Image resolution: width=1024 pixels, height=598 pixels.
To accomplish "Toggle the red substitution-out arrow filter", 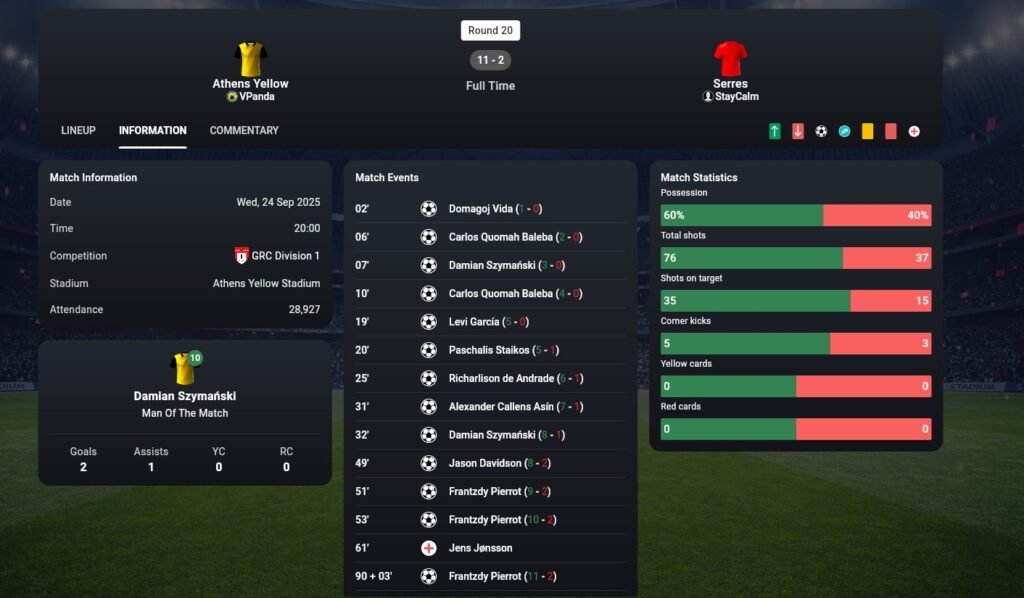I will (797, 131).
